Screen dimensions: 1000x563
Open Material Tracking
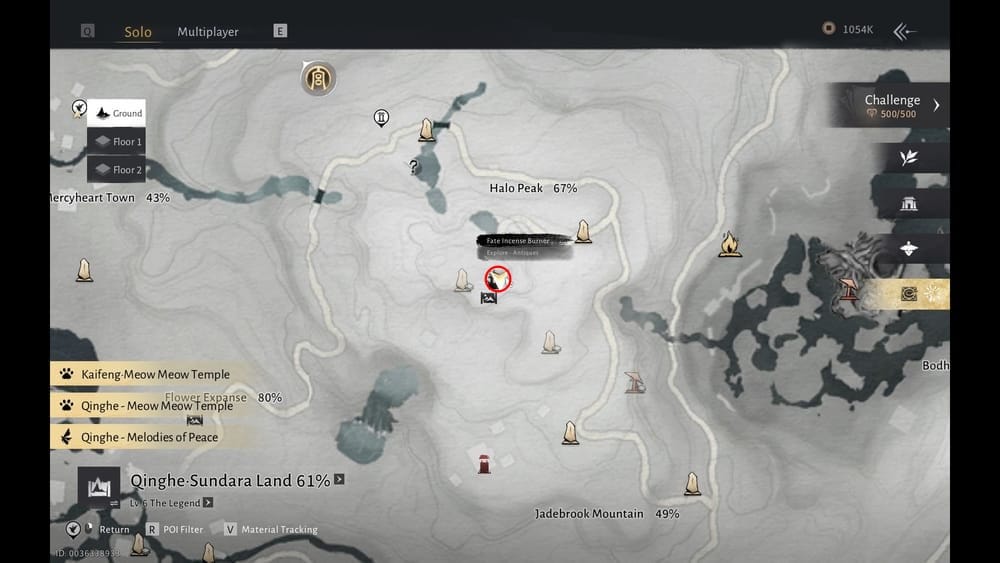[x=278, y=529]
